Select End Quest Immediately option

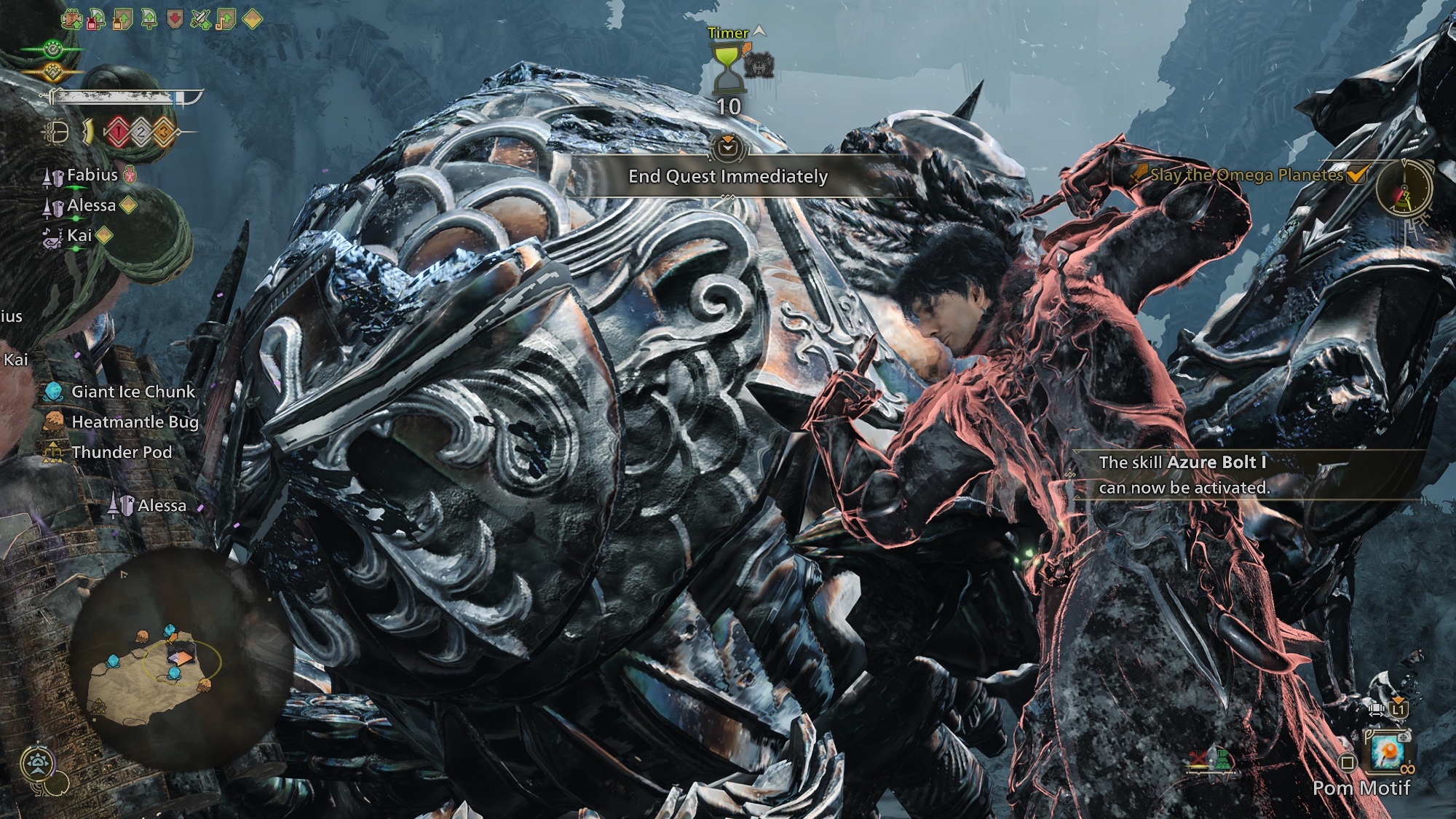click(728, 176)
